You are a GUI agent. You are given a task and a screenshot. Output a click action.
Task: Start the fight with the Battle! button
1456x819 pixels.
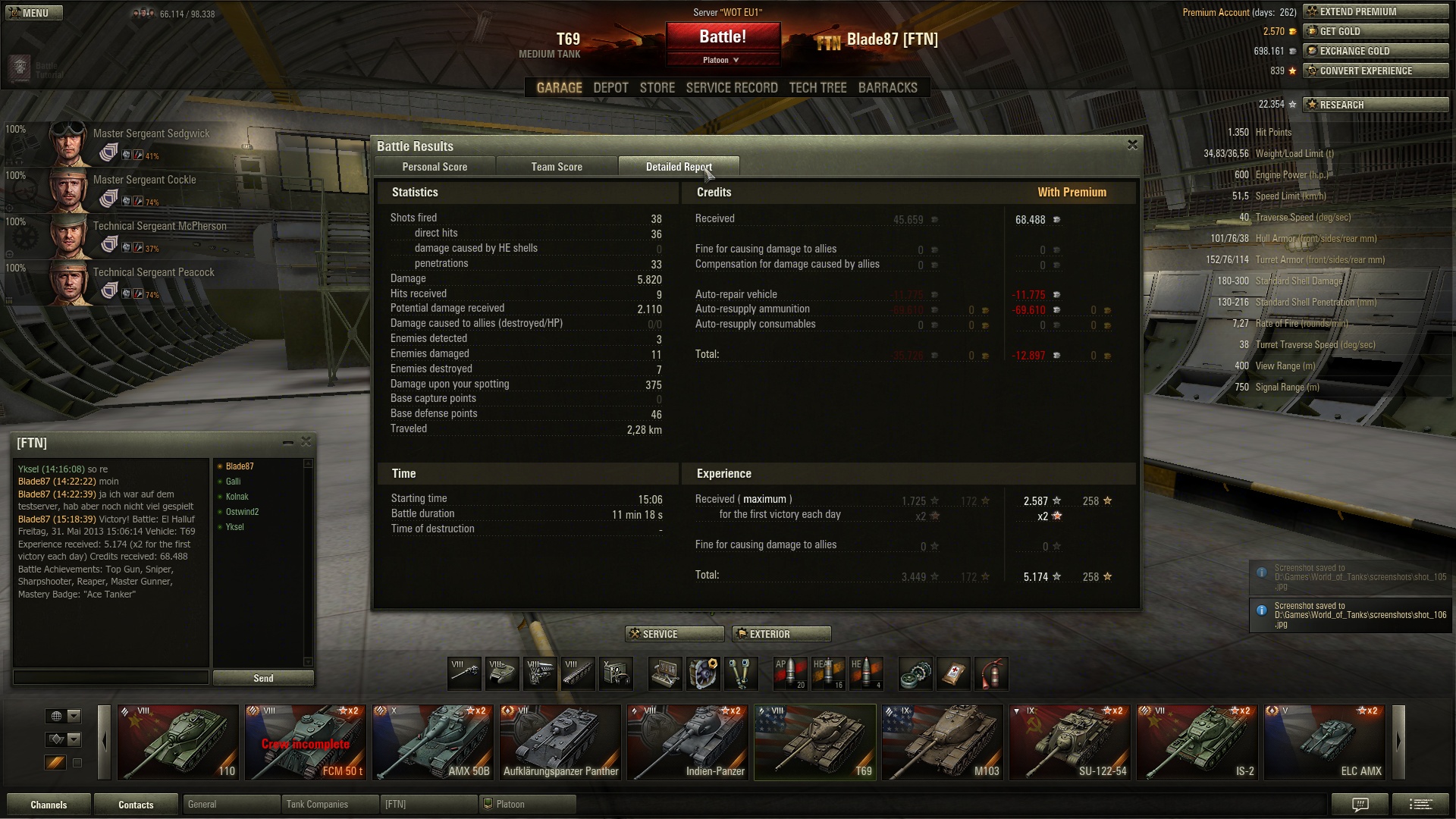[723, 37]
